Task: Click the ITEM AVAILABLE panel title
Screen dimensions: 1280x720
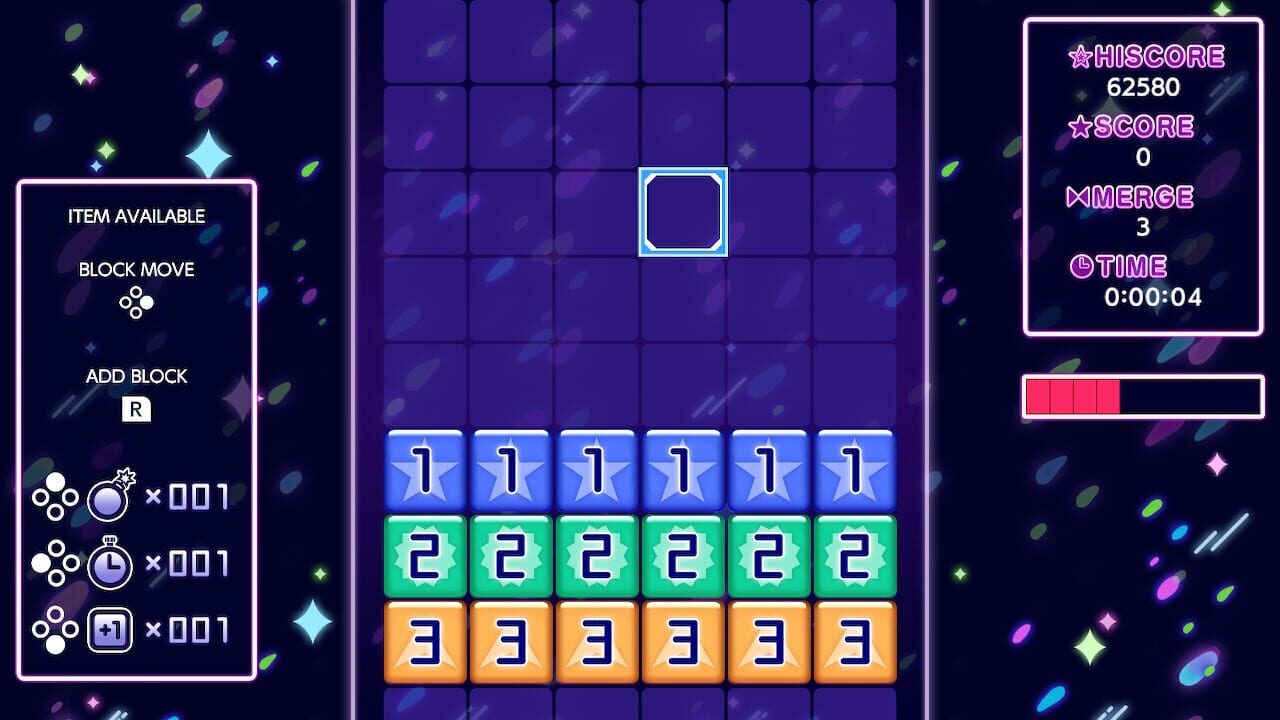Action: [136, 215]
